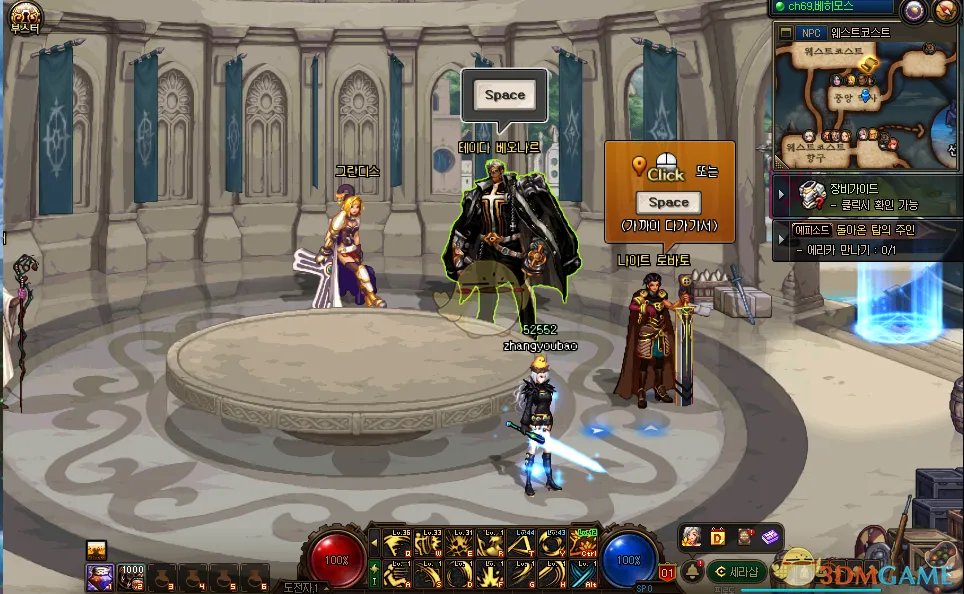Select the 에피소드 돌아온 탑의 주인 quest tracker
This screenshot has width=964, height=594.
tap(866, 238)
